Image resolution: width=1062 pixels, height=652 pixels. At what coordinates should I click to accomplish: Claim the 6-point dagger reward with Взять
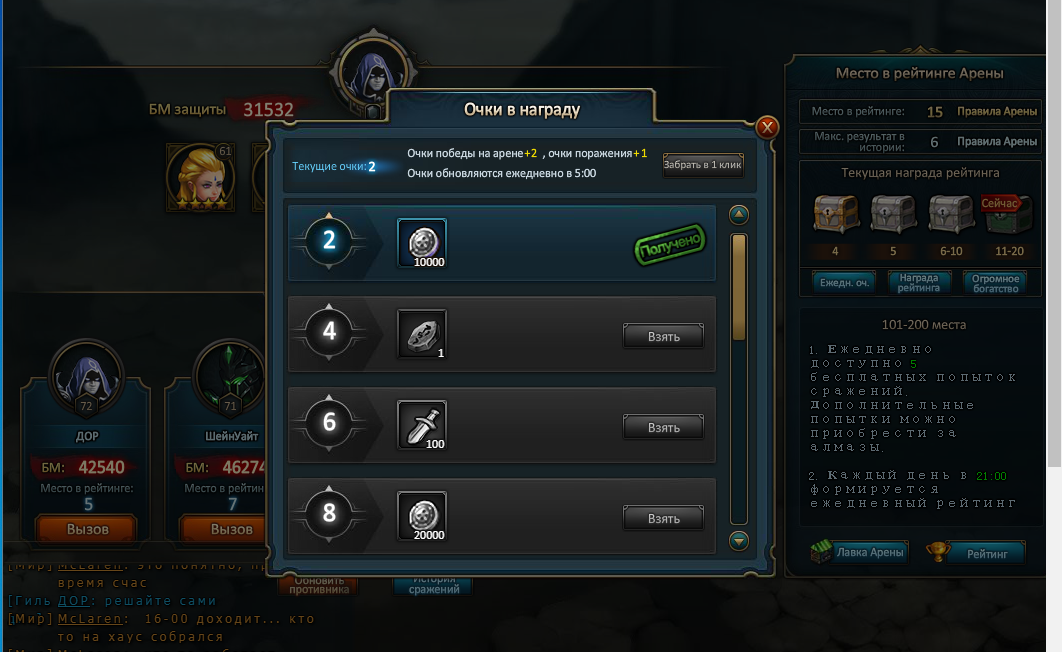(x=663, y=427)
